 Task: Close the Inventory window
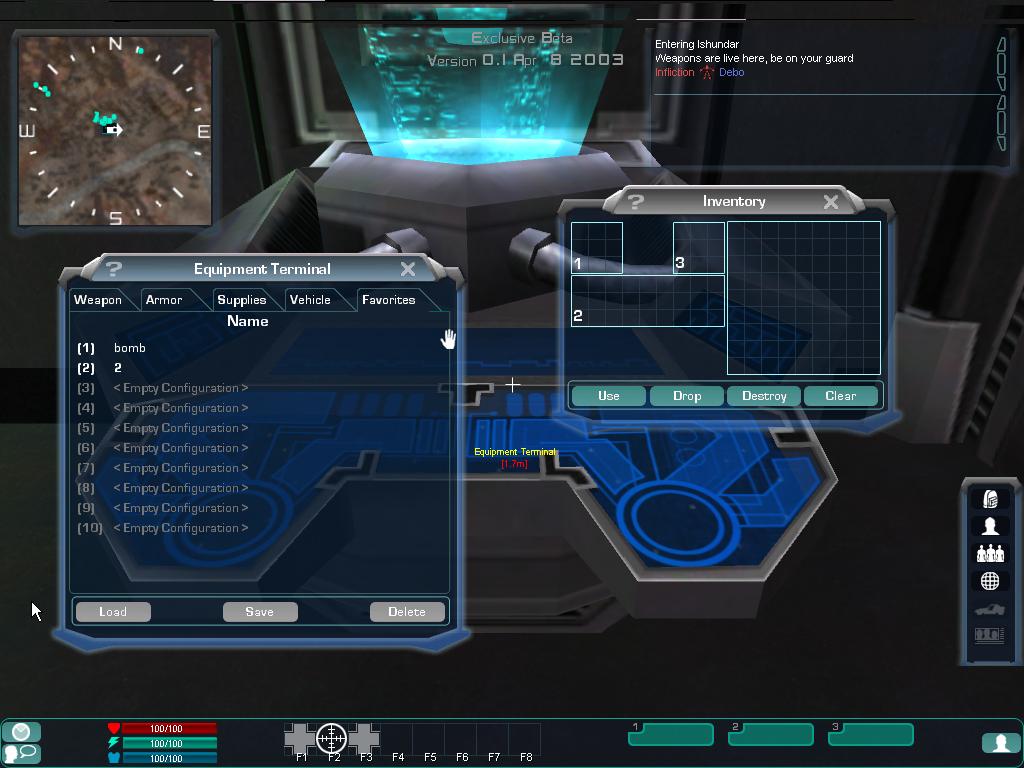[830, 202]
